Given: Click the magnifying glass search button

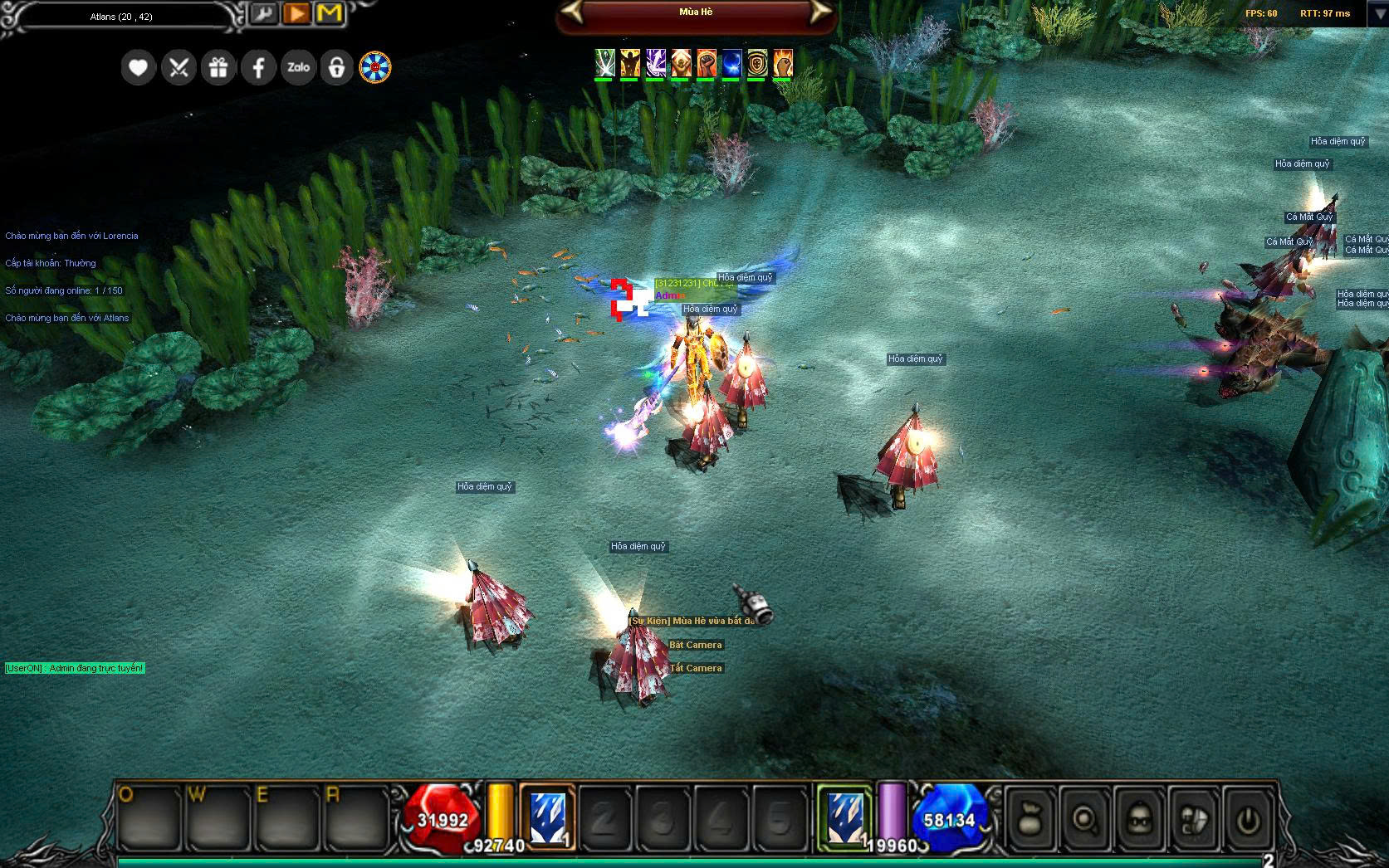Looking at the screenshot, I should click(x=1084, y=819).
